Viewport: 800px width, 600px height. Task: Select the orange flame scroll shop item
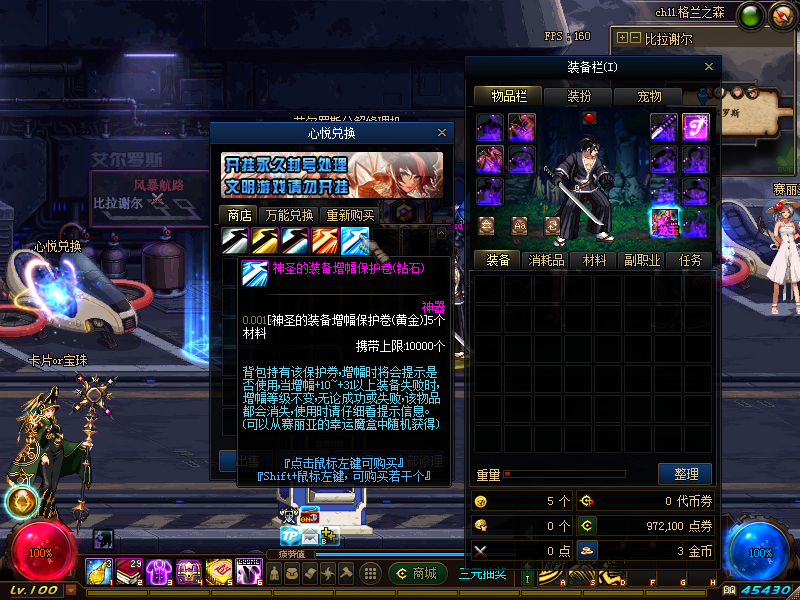coord(326,241)
